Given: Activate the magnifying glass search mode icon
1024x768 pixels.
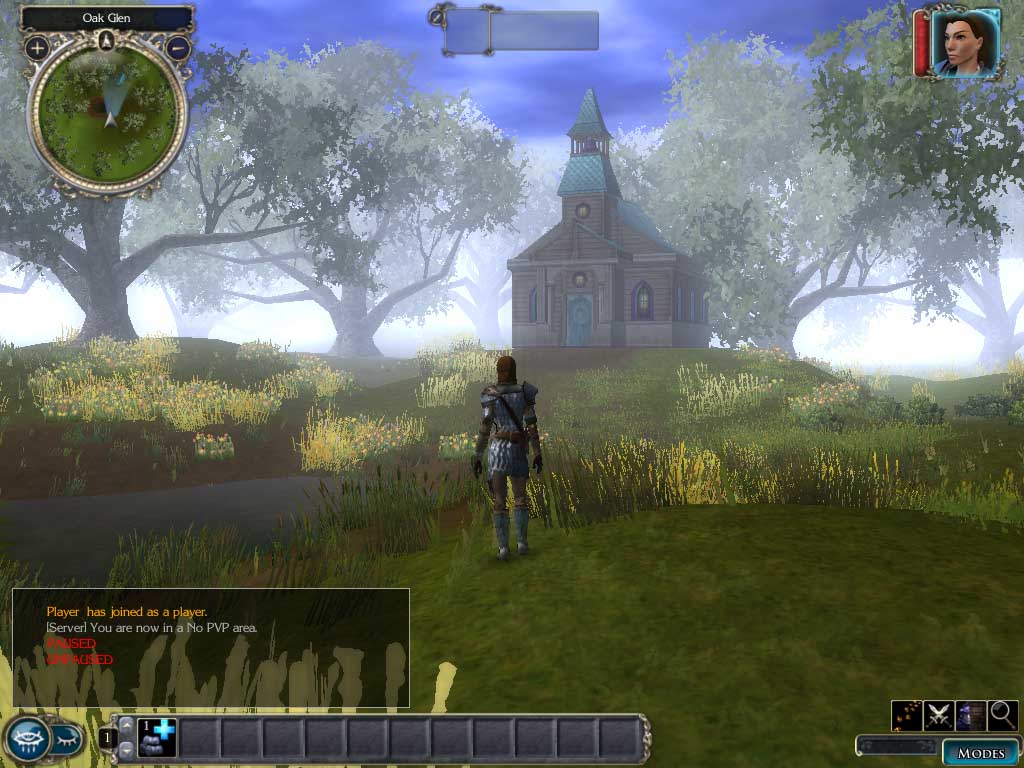Looking at the screenshot, I should point(1002,714).
